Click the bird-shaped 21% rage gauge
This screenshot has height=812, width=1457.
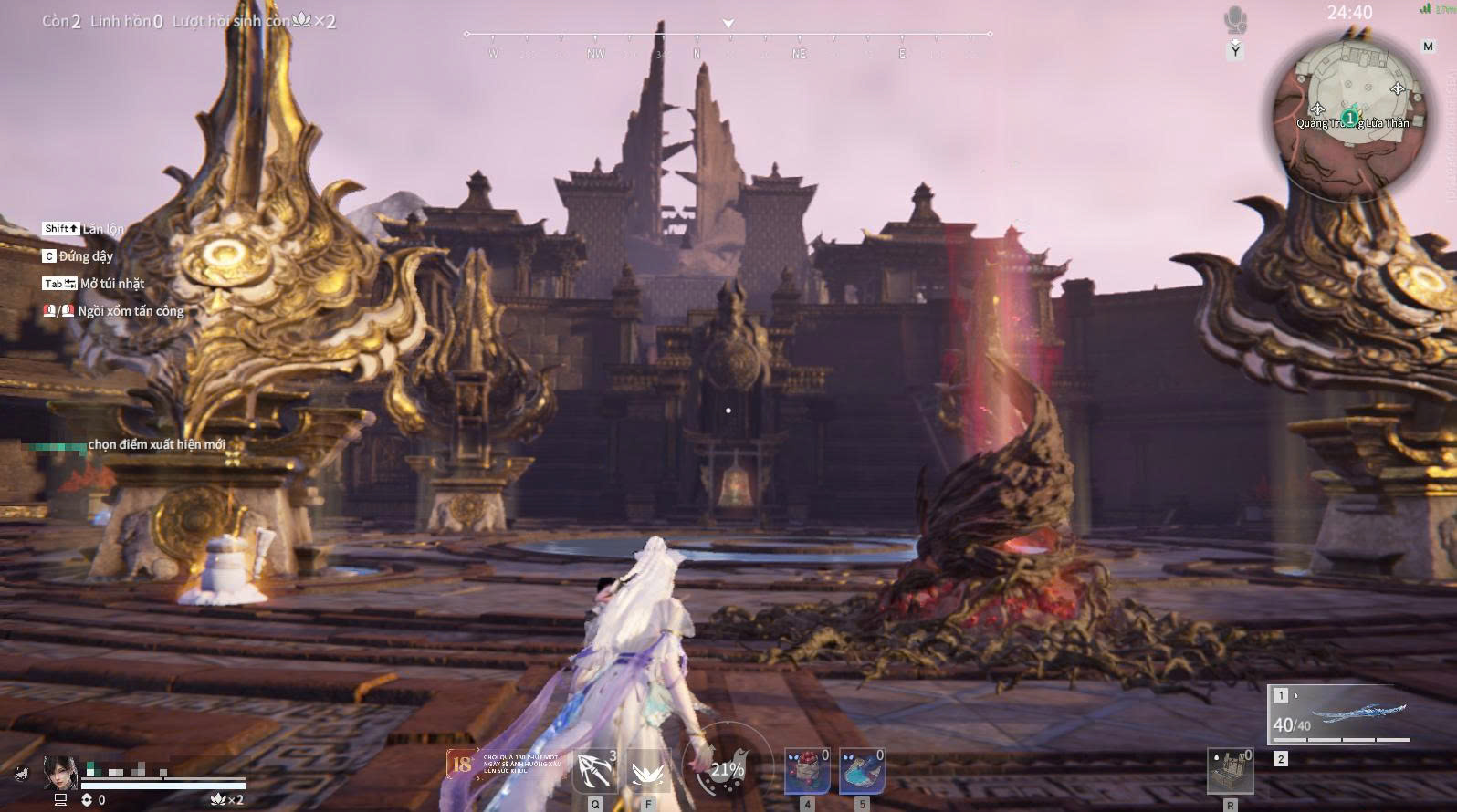tap(728, 769)
